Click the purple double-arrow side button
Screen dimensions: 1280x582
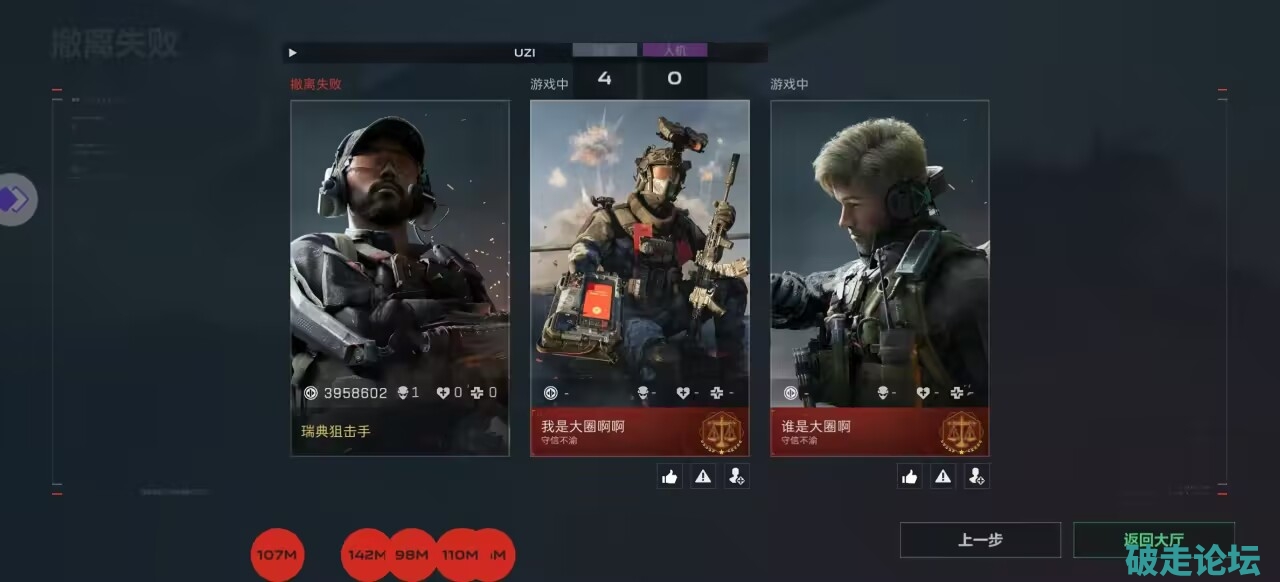coord(15,200)
